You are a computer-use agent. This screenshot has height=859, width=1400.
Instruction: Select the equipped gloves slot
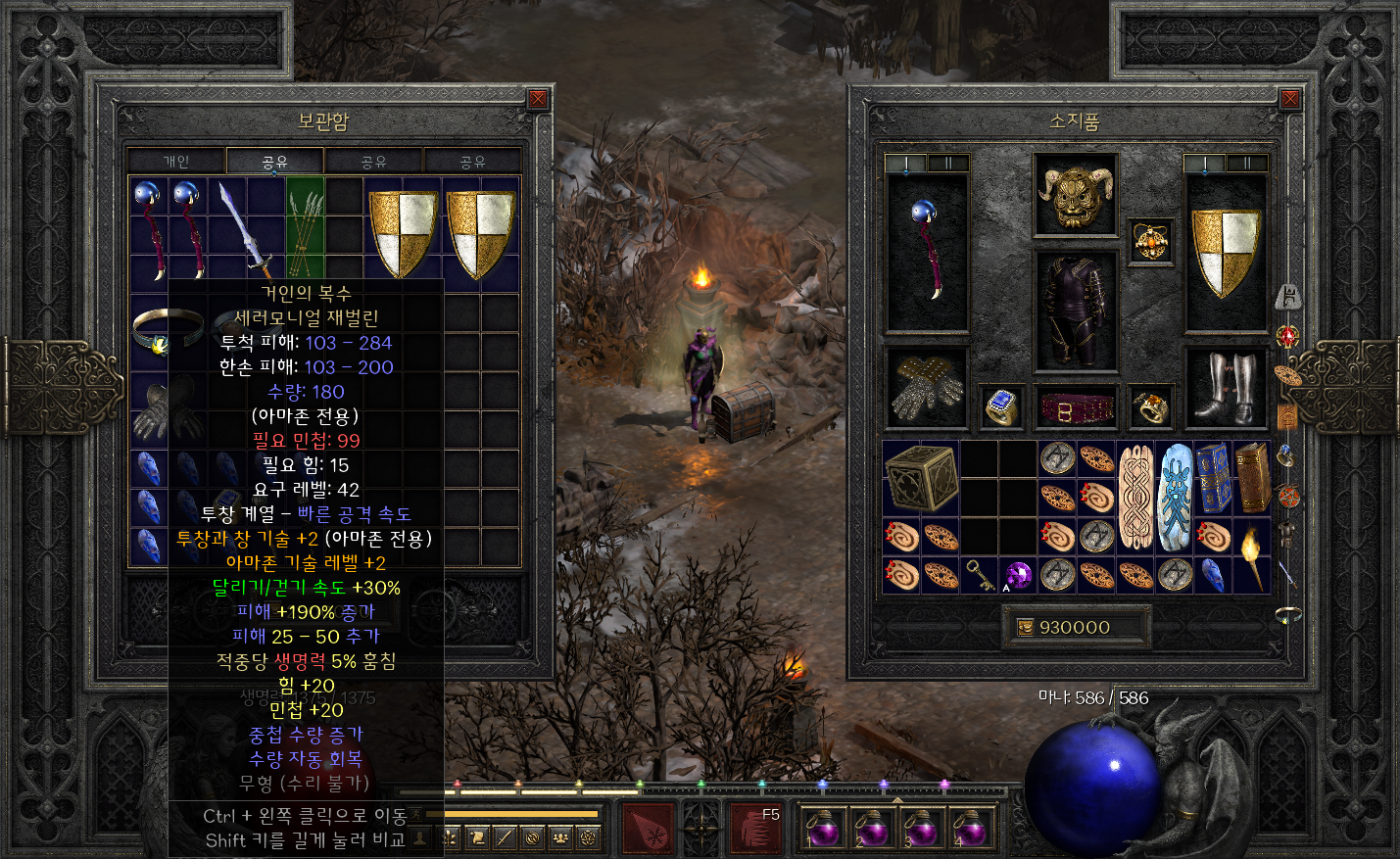click(x=926, y=388)
